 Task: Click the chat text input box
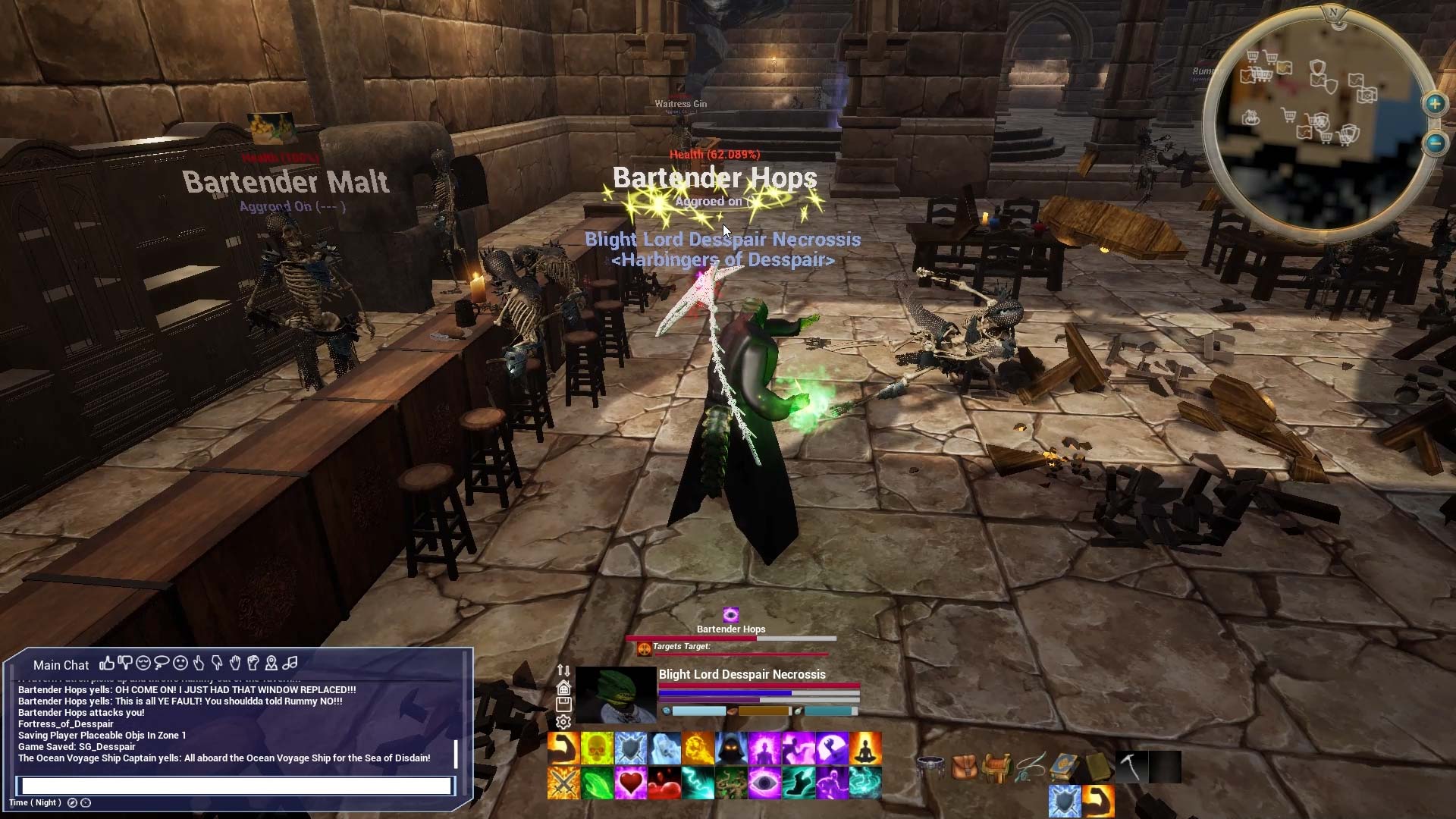[237, 786]
